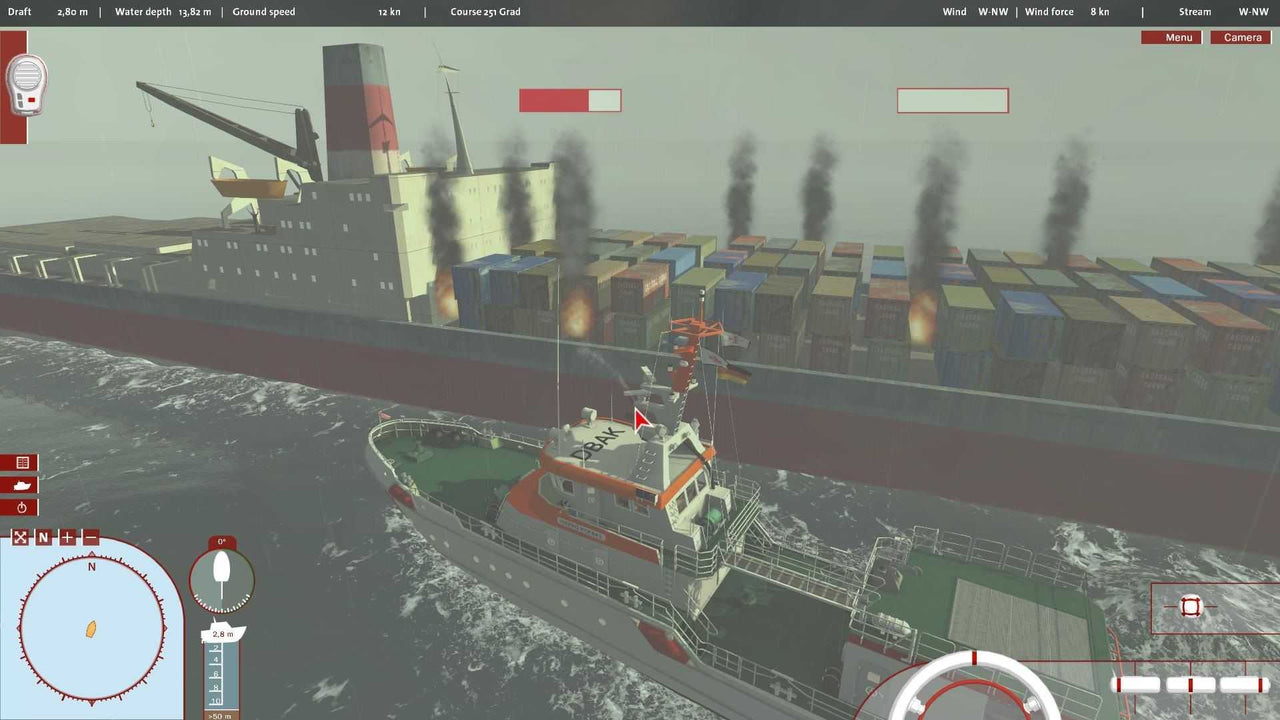Expand the Draft readout showing 2,80 m
Image resolution: width=1280 pixels, height=720 pixels.
coord(70,12)
